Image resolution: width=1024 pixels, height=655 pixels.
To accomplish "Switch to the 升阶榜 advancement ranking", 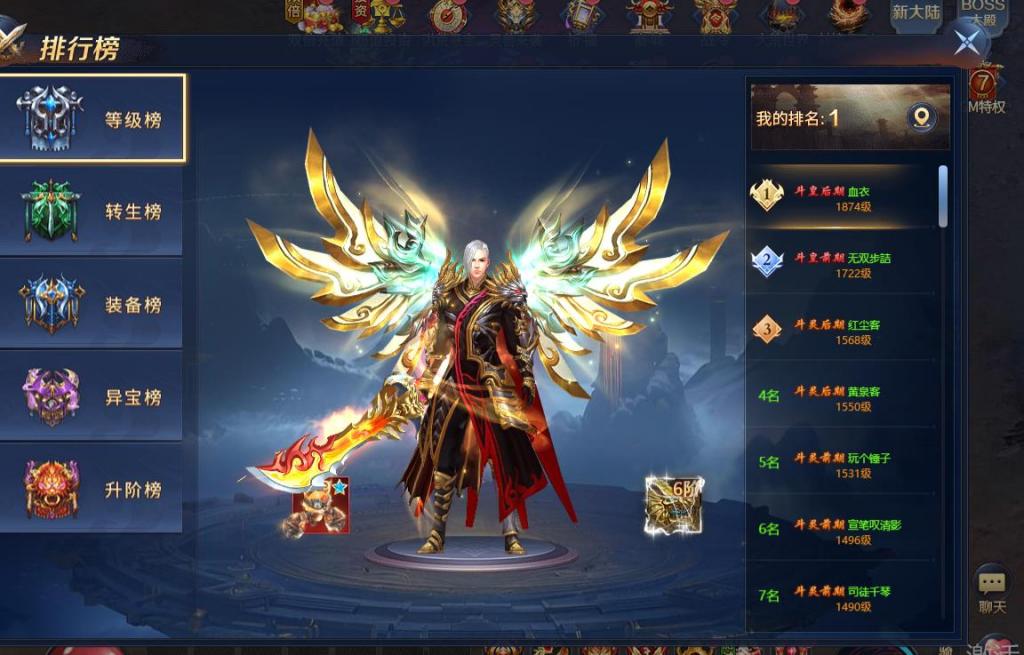I will coord(92,489).
